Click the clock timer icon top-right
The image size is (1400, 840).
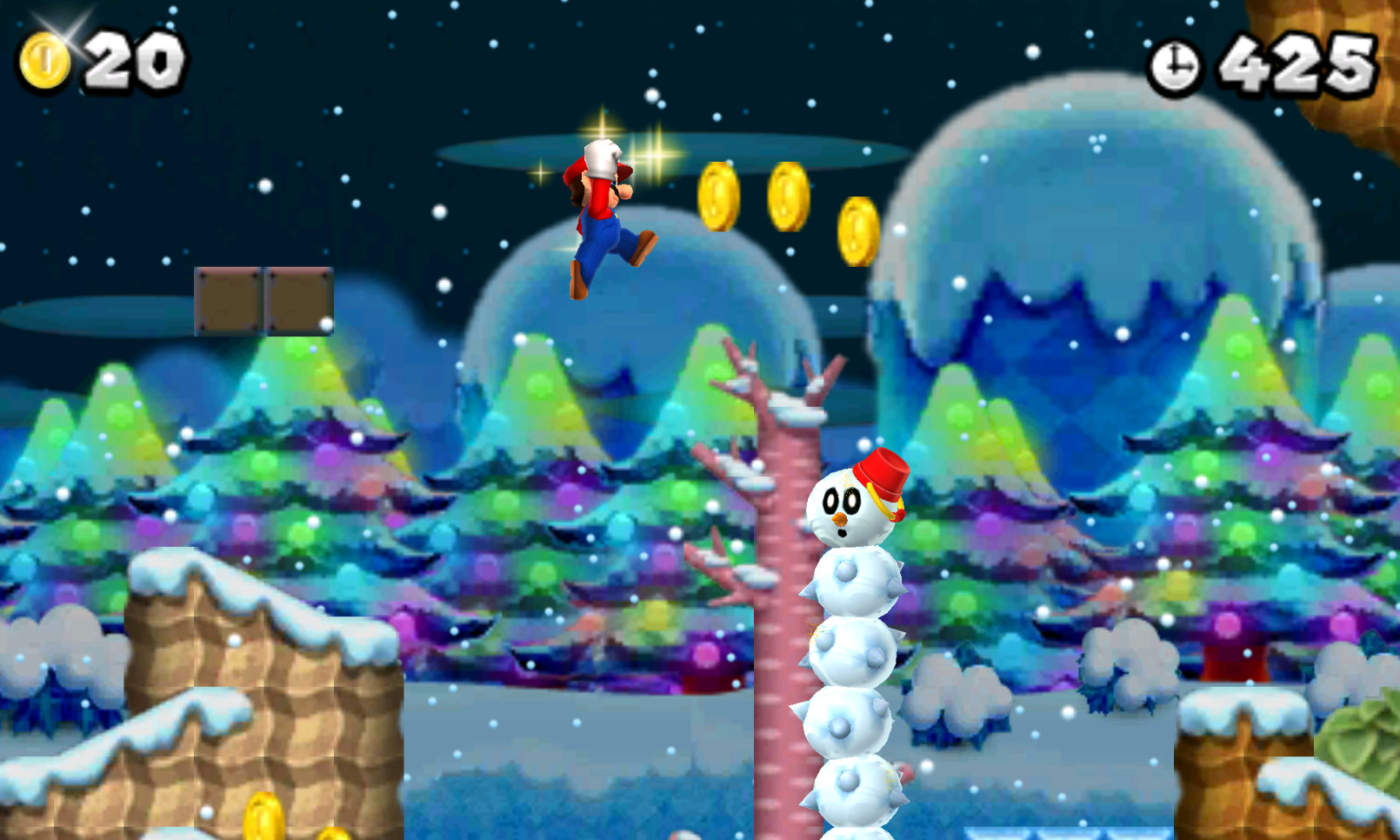pos(1176,61)
